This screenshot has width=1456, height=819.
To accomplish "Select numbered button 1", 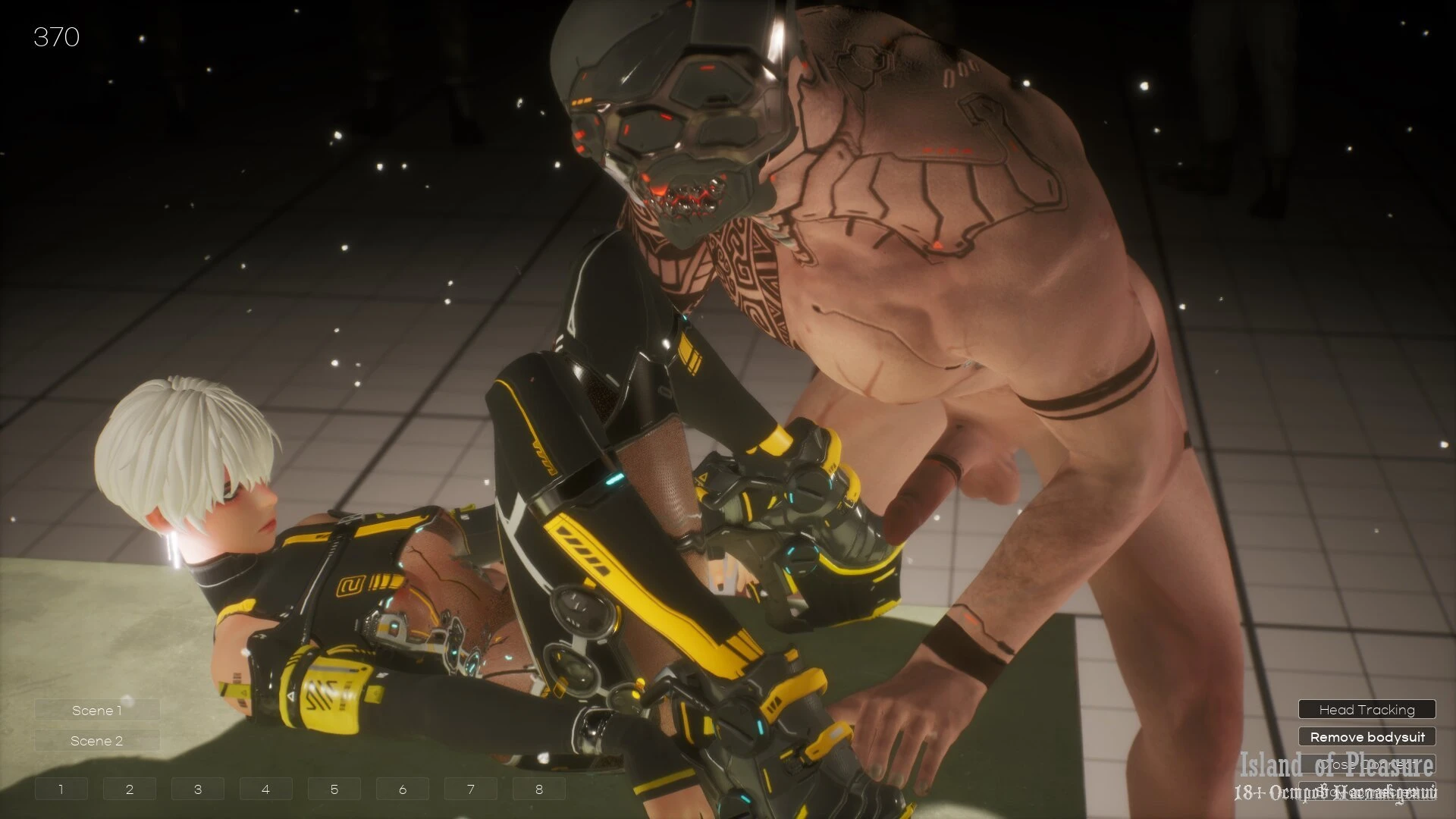I will click(x=61, y=789).
